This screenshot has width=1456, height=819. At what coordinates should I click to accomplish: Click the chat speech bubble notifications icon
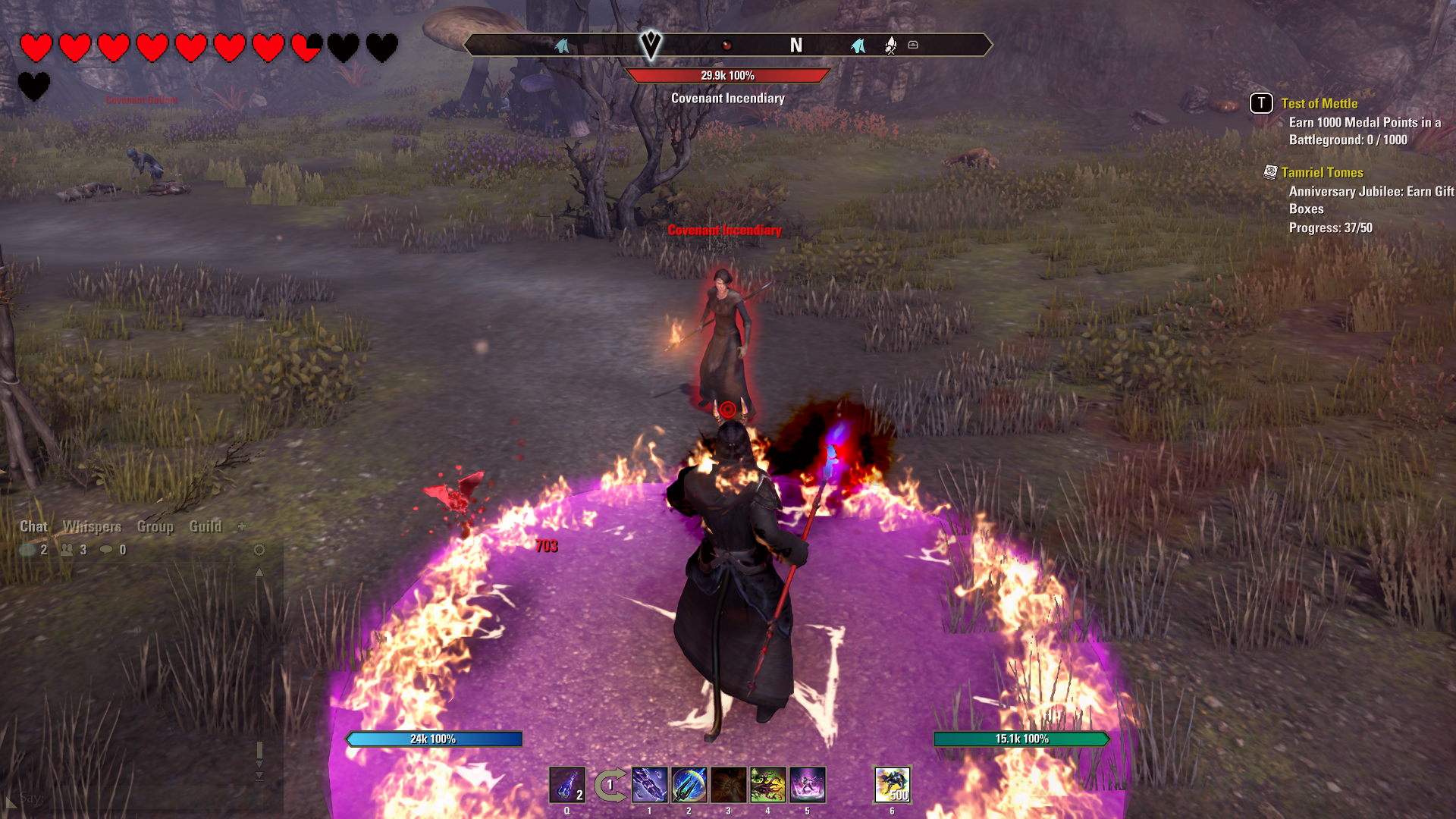coord(106,550)
